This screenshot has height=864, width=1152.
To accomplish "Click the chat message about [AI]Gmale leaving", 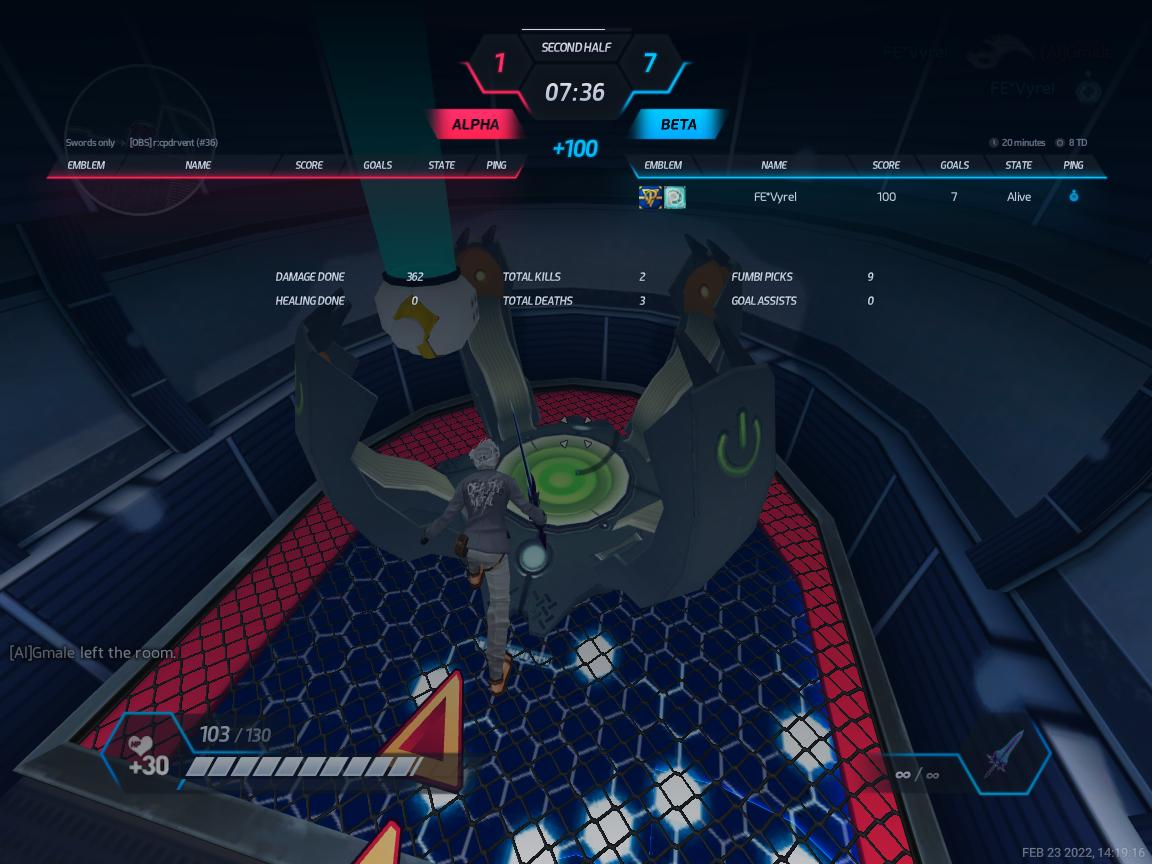I will tap(93, 653).
